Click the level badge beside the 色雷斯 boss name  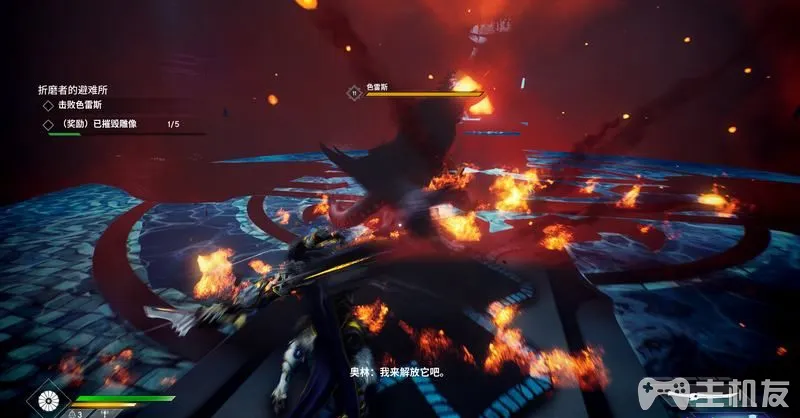click(x=354, y=93)
